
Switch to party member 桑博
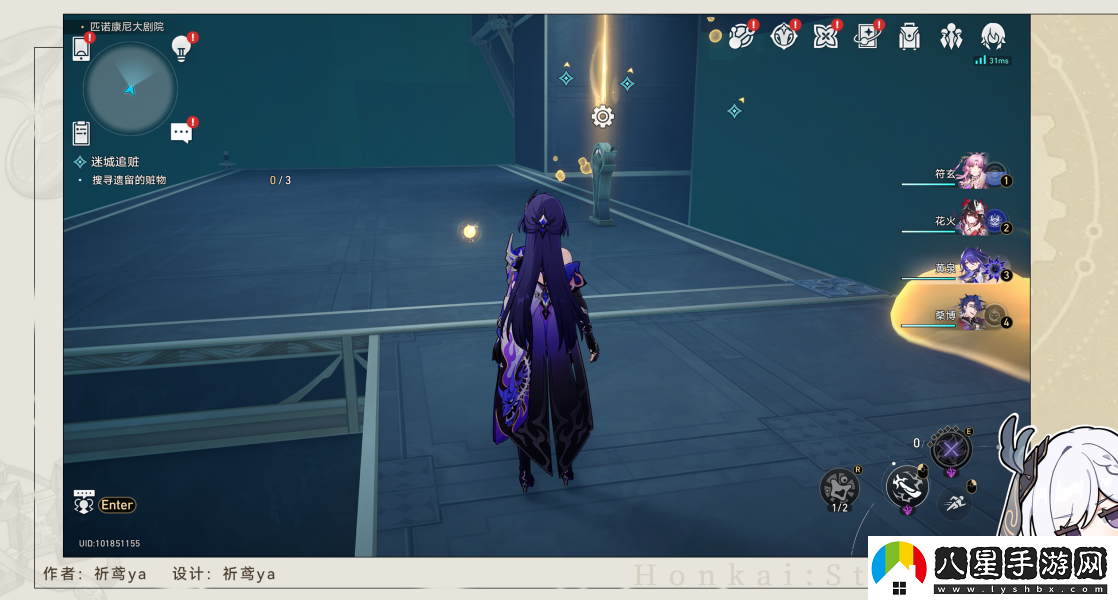[972, 314]
